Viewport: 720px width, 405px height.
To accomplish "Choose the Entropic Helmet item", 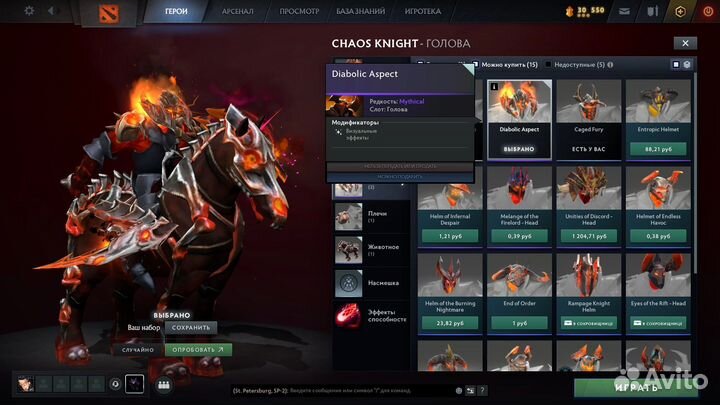I will coord(658,117).
